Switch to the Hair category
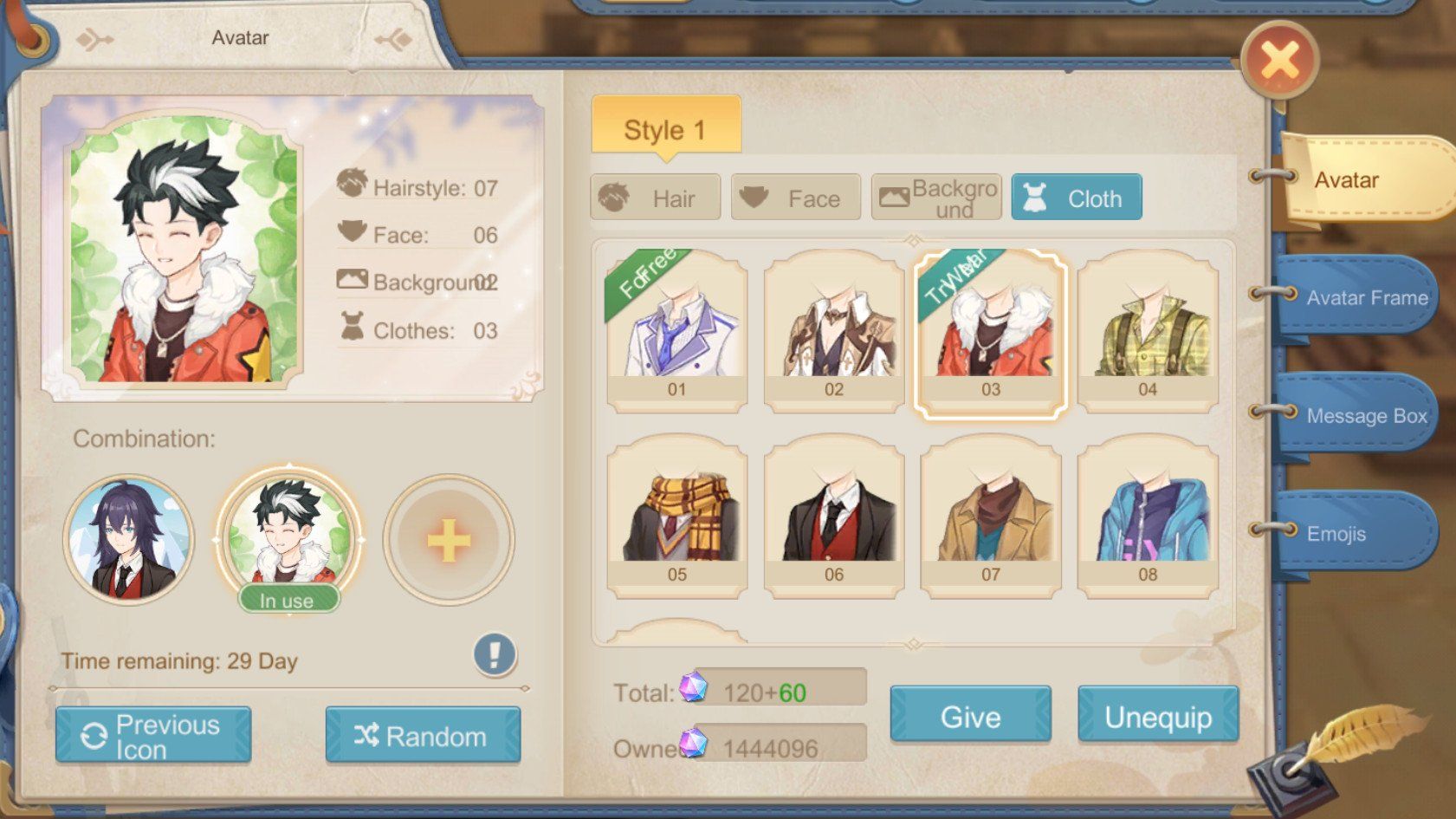Image resolution: width=1456 pixels, height=819 pixels. coord(656,198)
